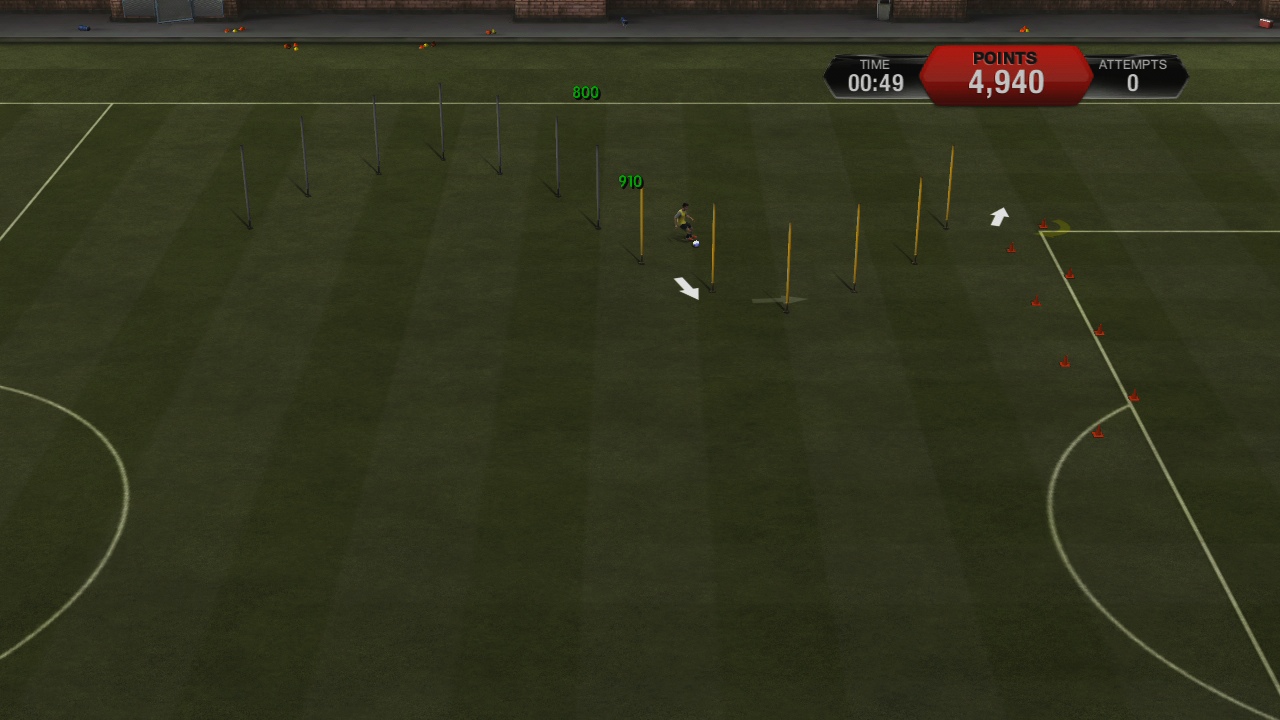The image size is (1280, 720).
Task: Click the red POINTS badge
Action: [x=1004, y=74]
